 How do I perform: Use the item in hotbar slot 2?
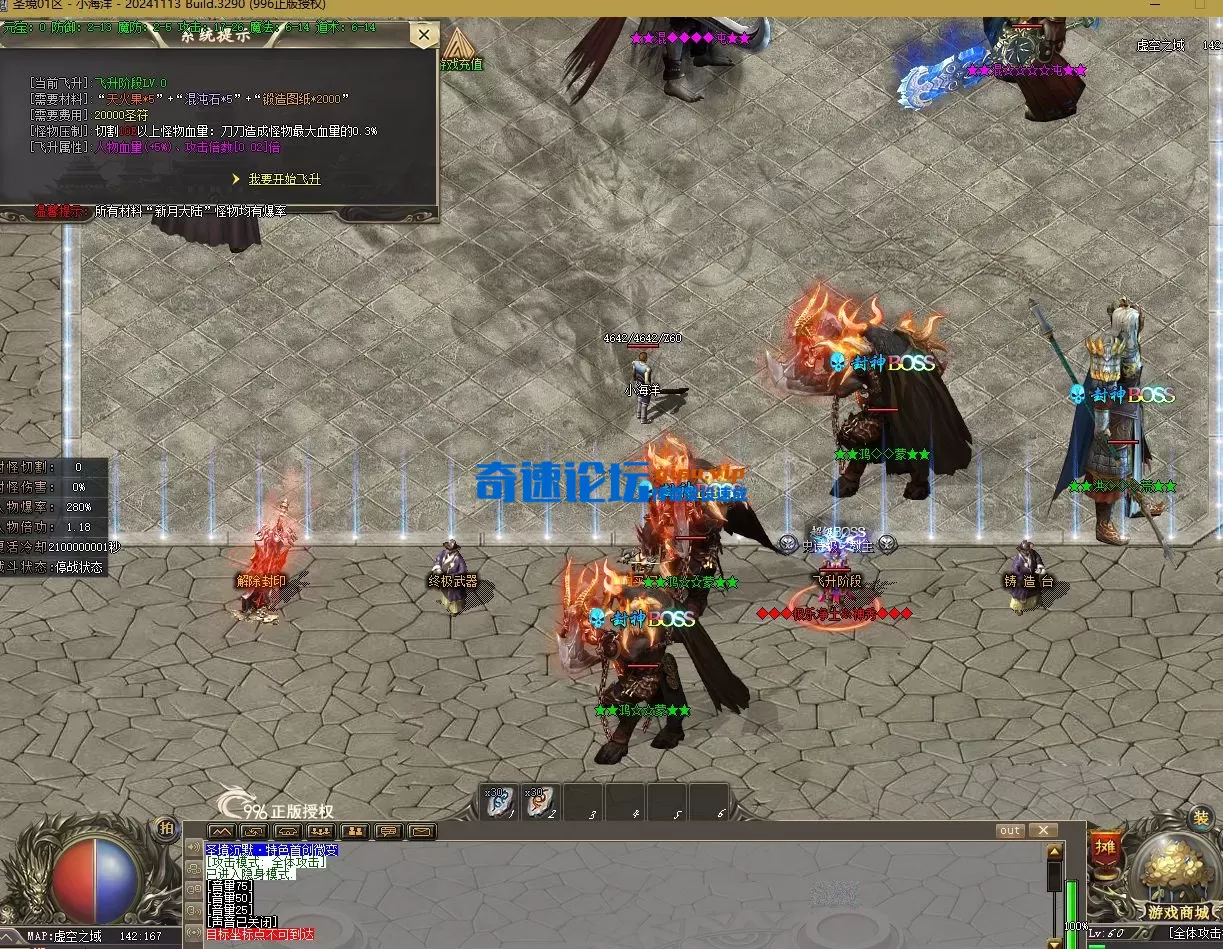point(541,802)
